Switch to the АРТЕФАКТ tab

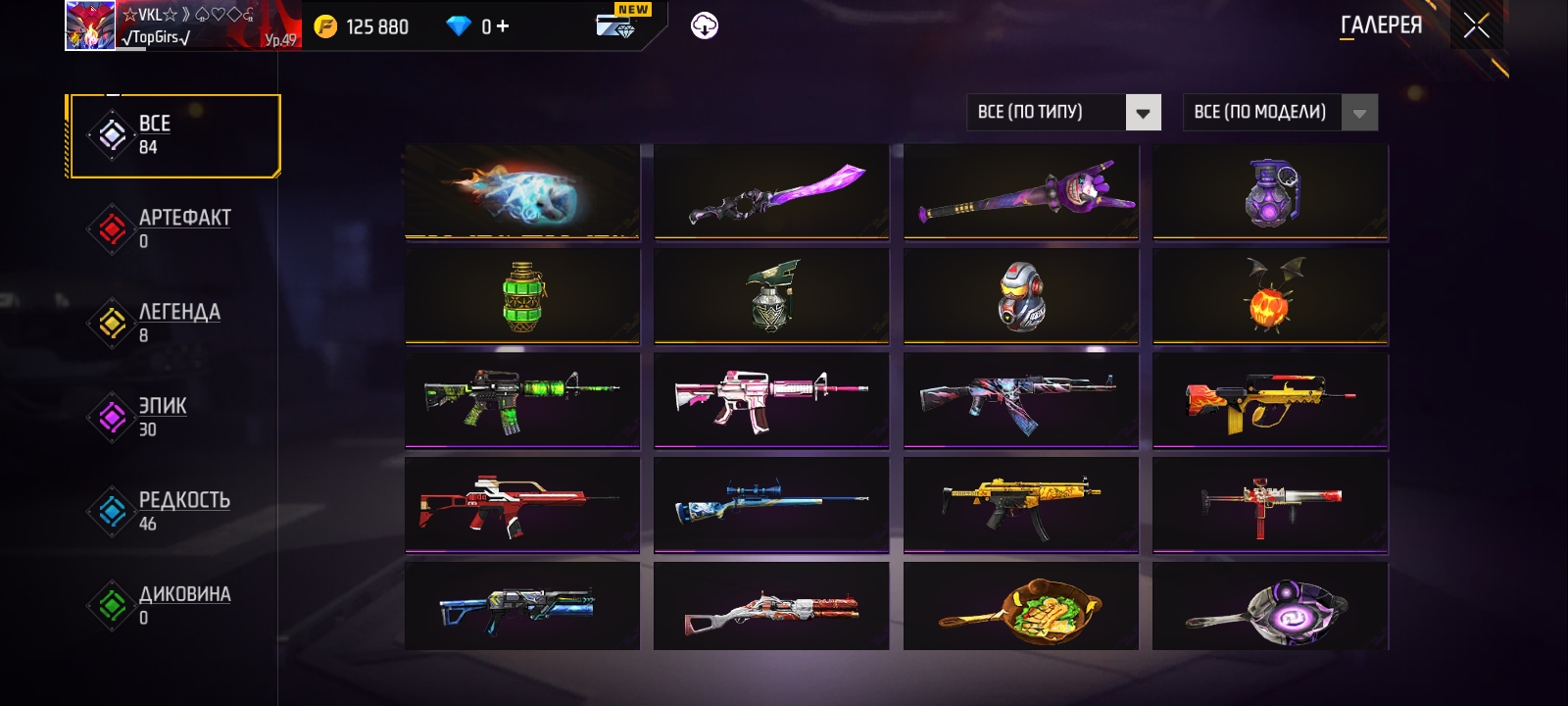coord(174,228)
